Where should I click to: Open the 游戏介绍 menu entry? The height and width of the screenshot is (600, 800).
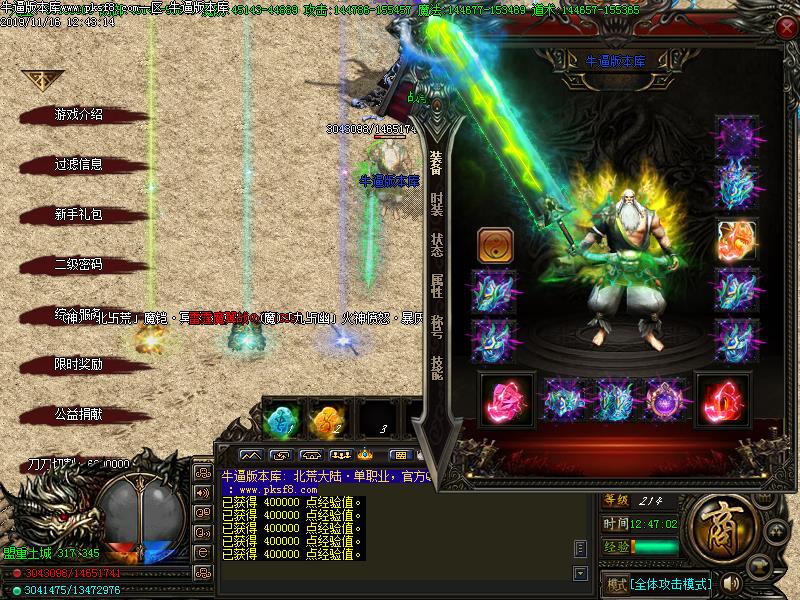pyautogui.click(x=78, y=114)
